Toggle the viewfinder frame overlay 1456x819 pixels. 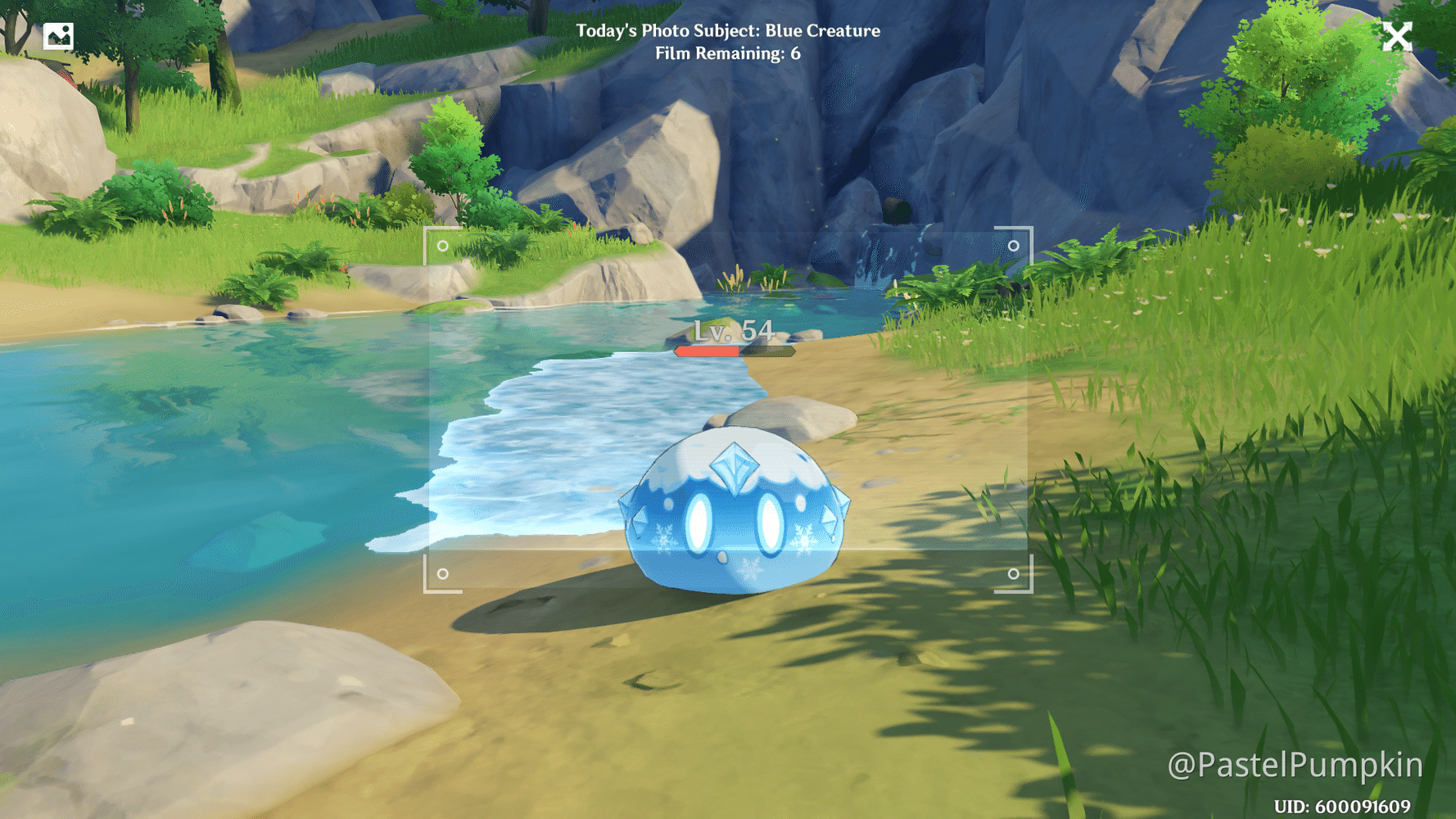727,409
